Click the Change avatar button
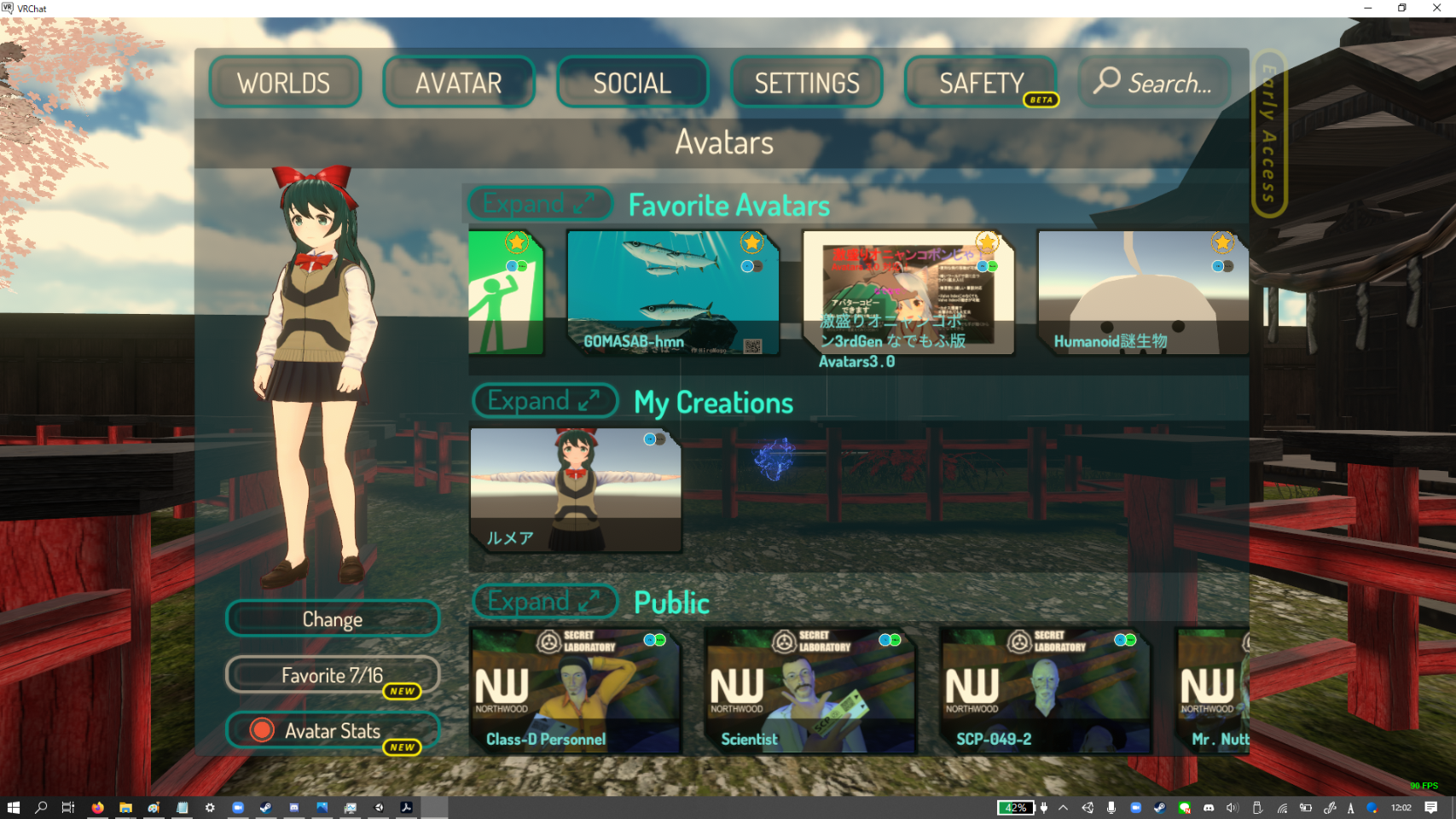Screen dimensions: 1456x819 333,619
